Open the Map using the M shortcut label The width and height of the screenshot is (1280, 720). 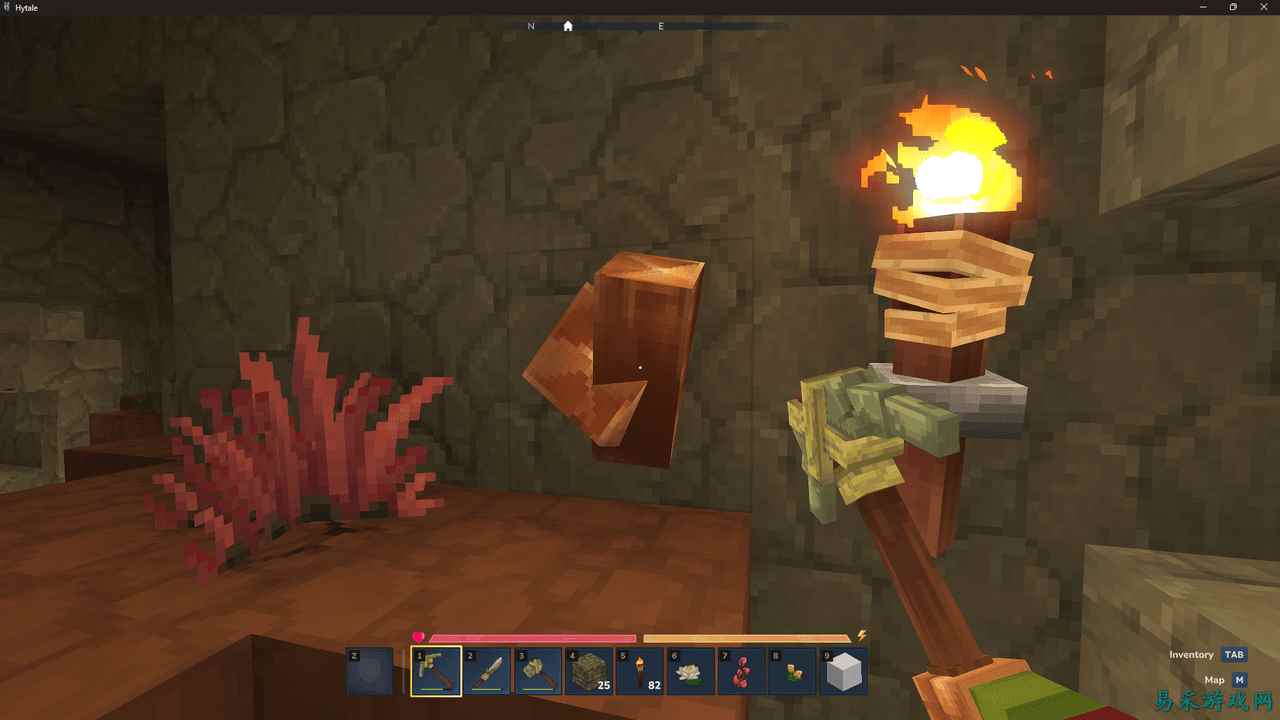tap(1238, 679)
